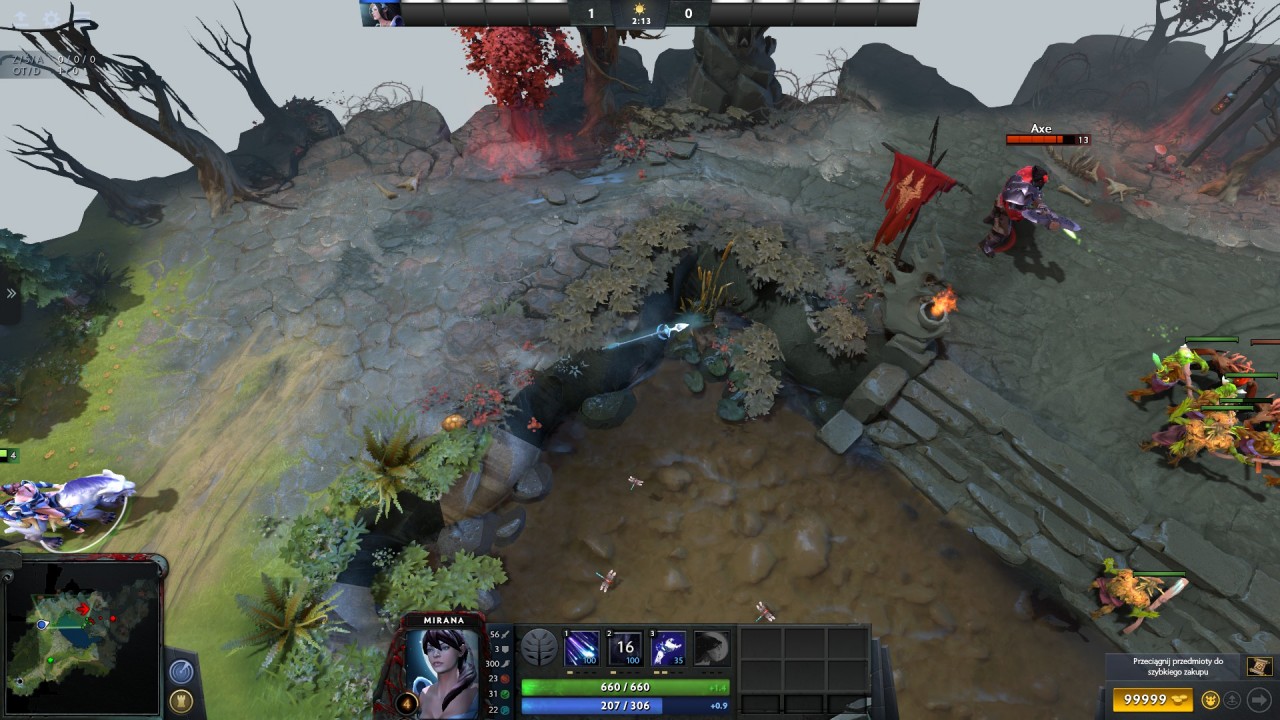1280x720 pixels.
Task: Open the settings gear icon
Action: pyautogui.click(x=51, y=18)
